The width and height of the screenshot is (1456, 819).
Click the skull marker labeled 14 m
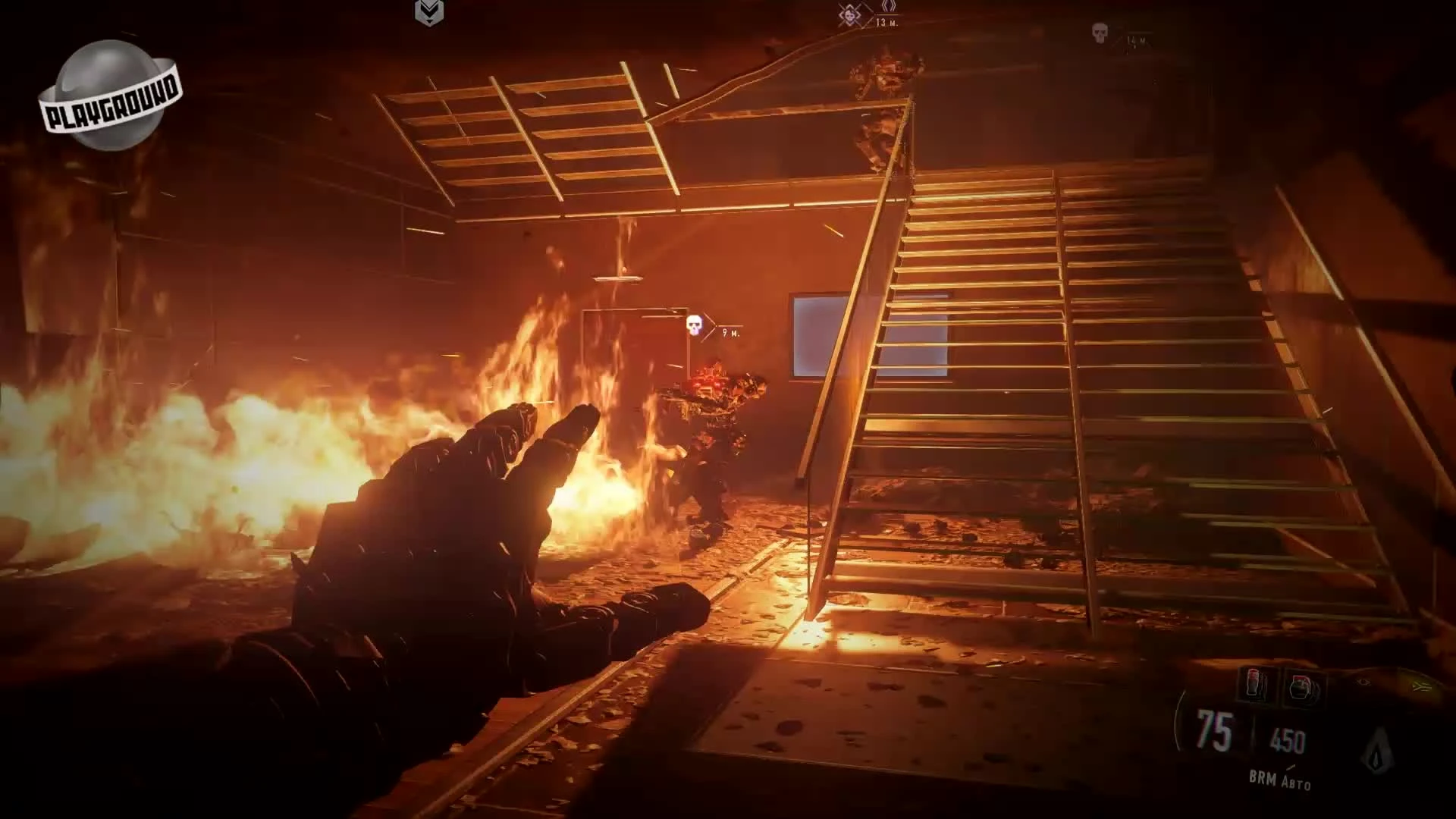1100,33
